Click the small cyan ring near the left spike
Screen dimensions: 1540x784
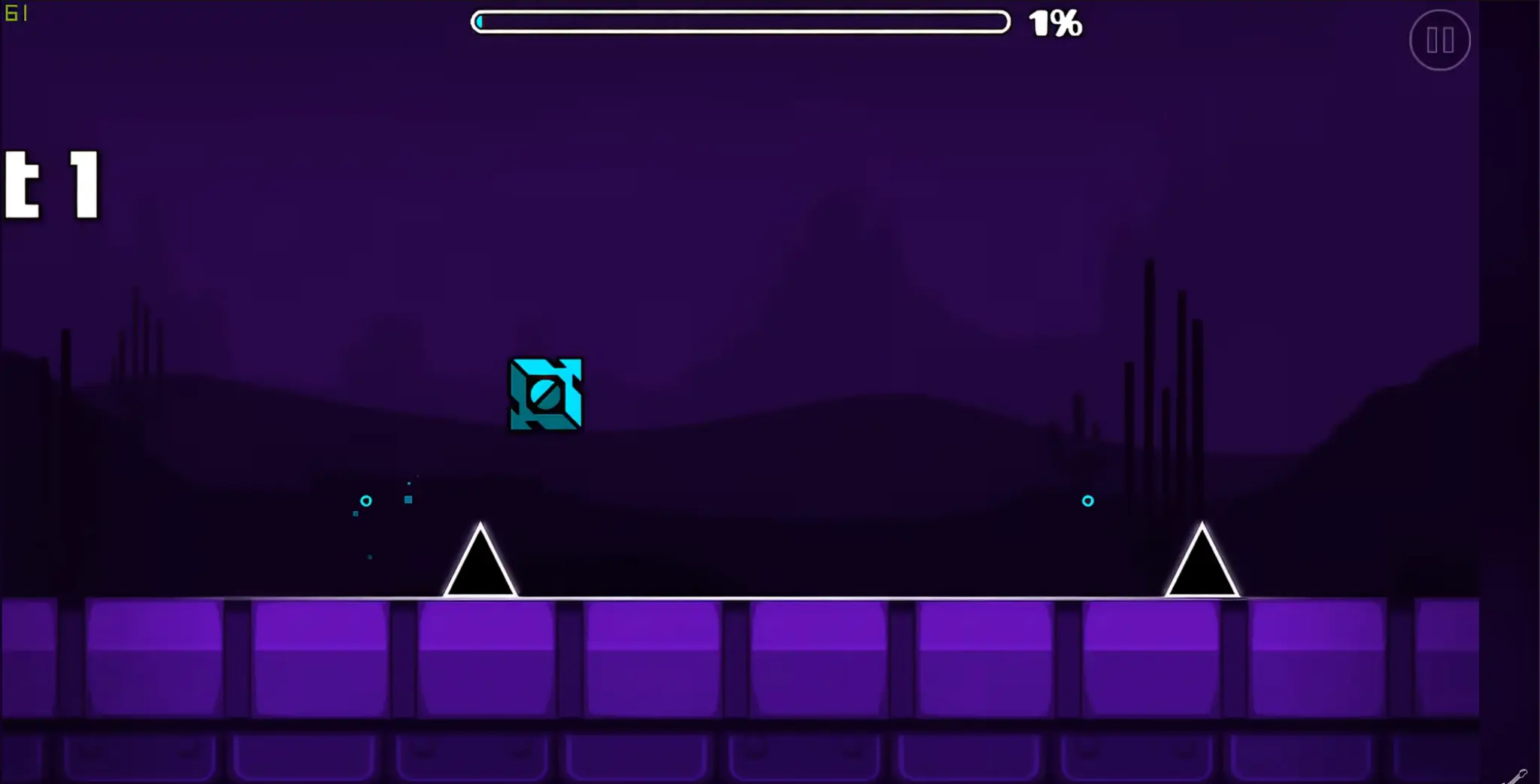(366, 501)
